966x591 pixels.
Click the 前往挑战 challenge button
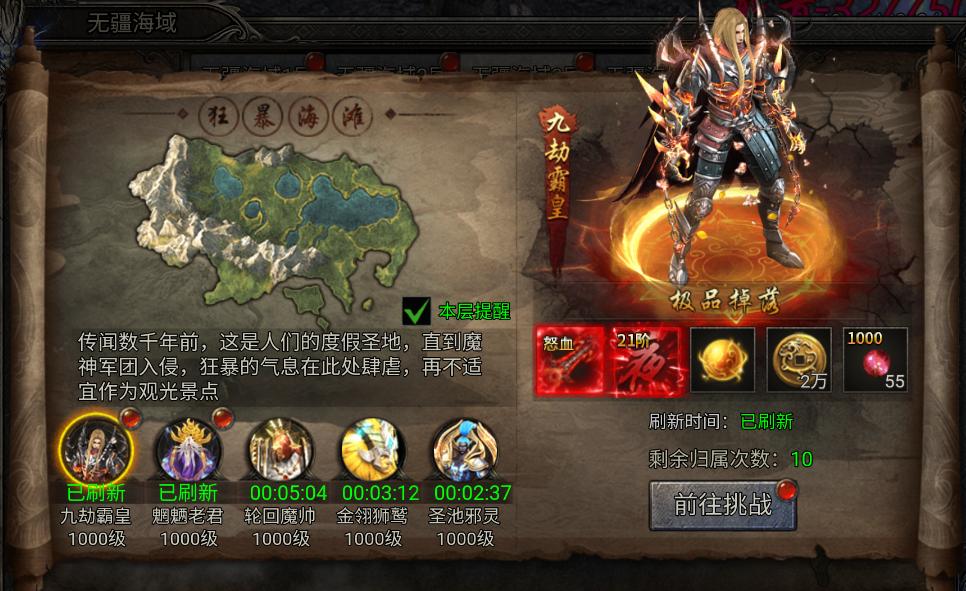[x=722, y=505]
